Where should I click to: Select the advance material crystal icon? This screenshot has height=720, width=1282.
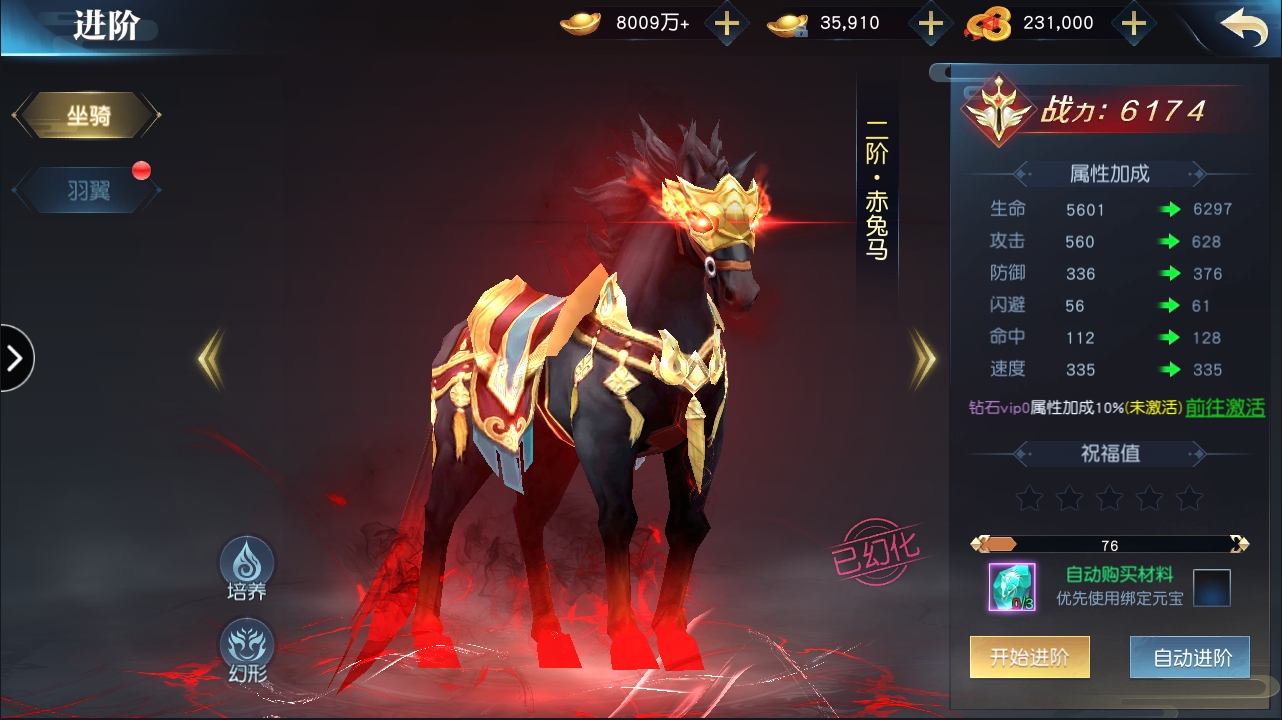[x=1012, y=587]
